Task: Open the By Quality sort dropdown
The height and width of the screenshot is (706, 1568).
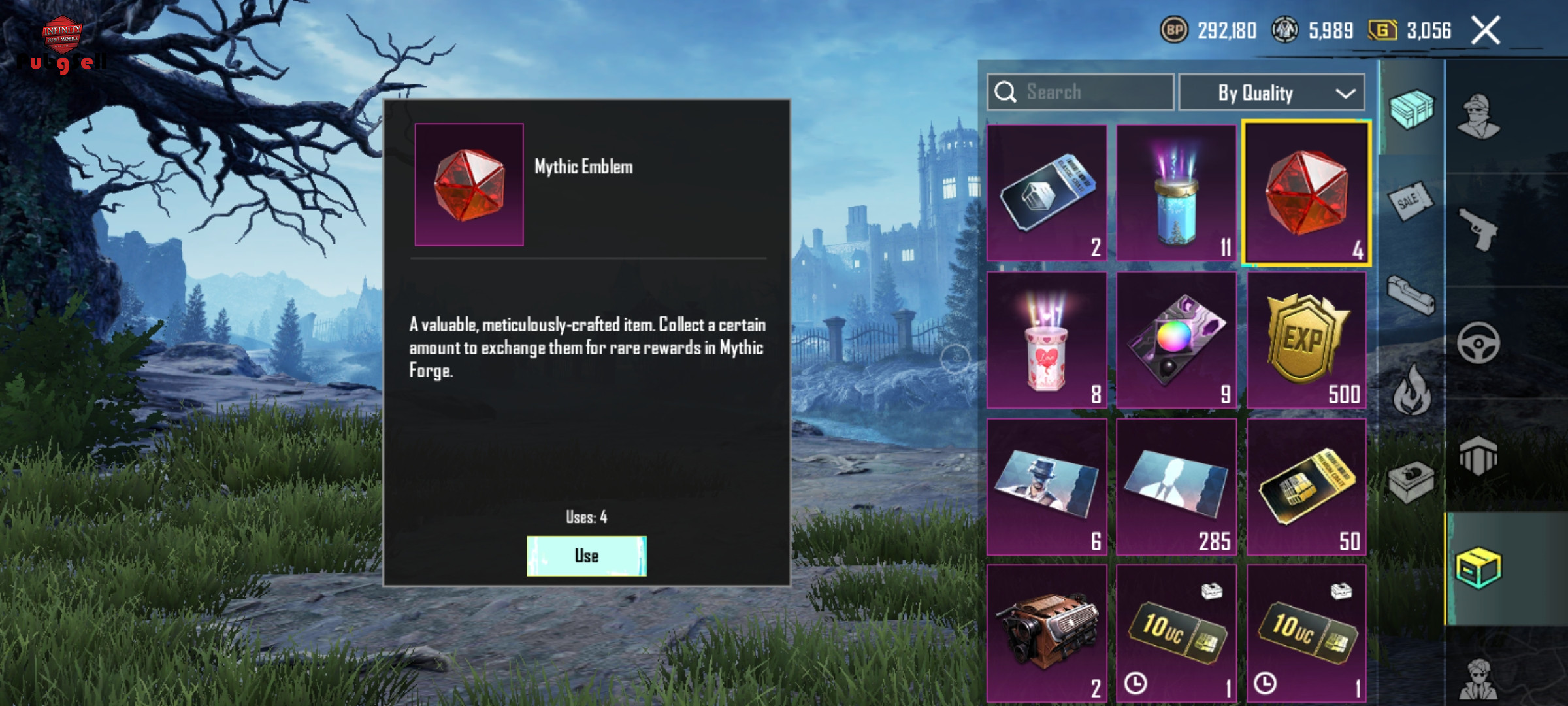Action: [x=1271, y=93]
